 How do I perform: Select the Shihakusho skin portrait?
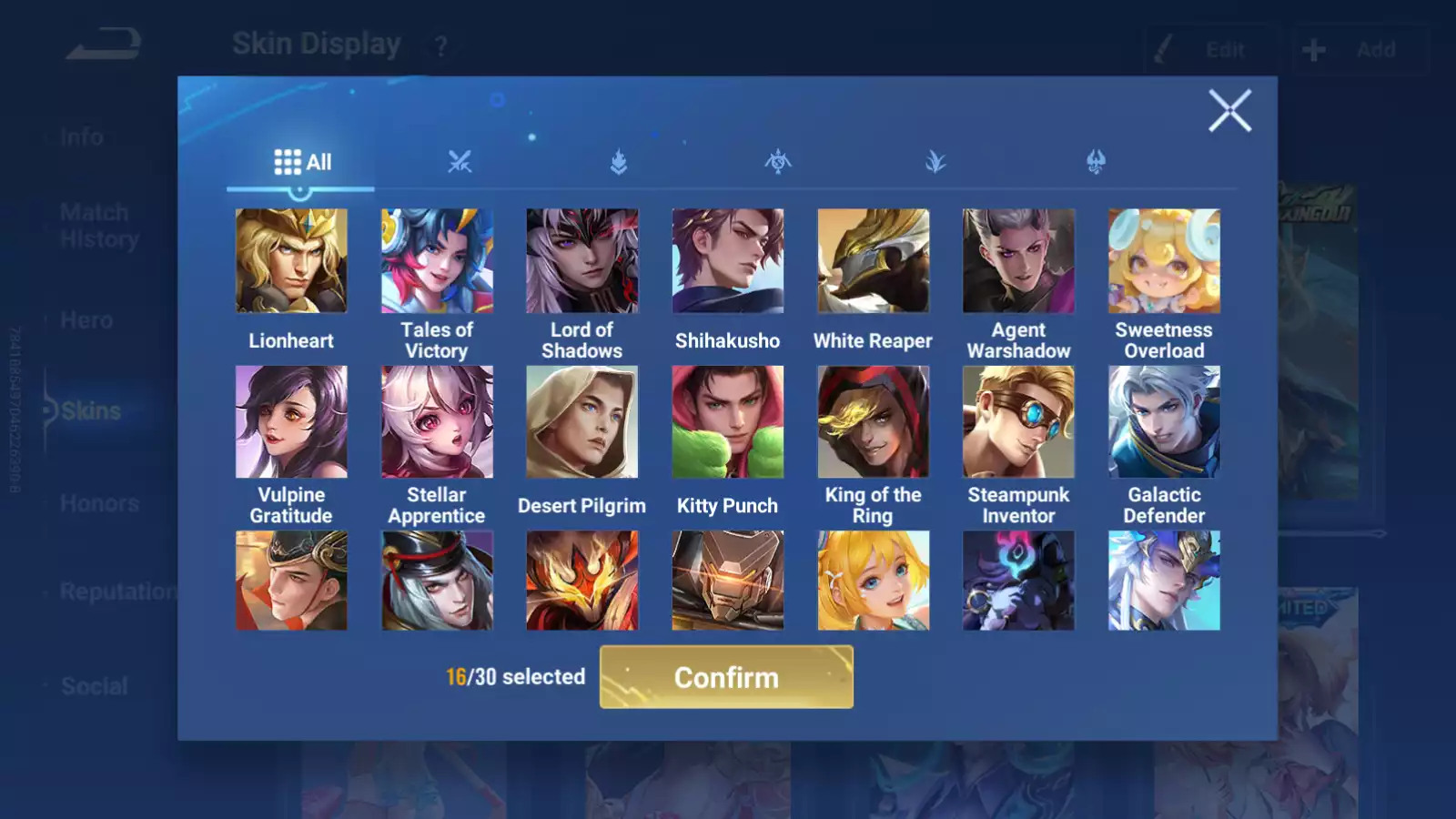click(x=728, y=261)
